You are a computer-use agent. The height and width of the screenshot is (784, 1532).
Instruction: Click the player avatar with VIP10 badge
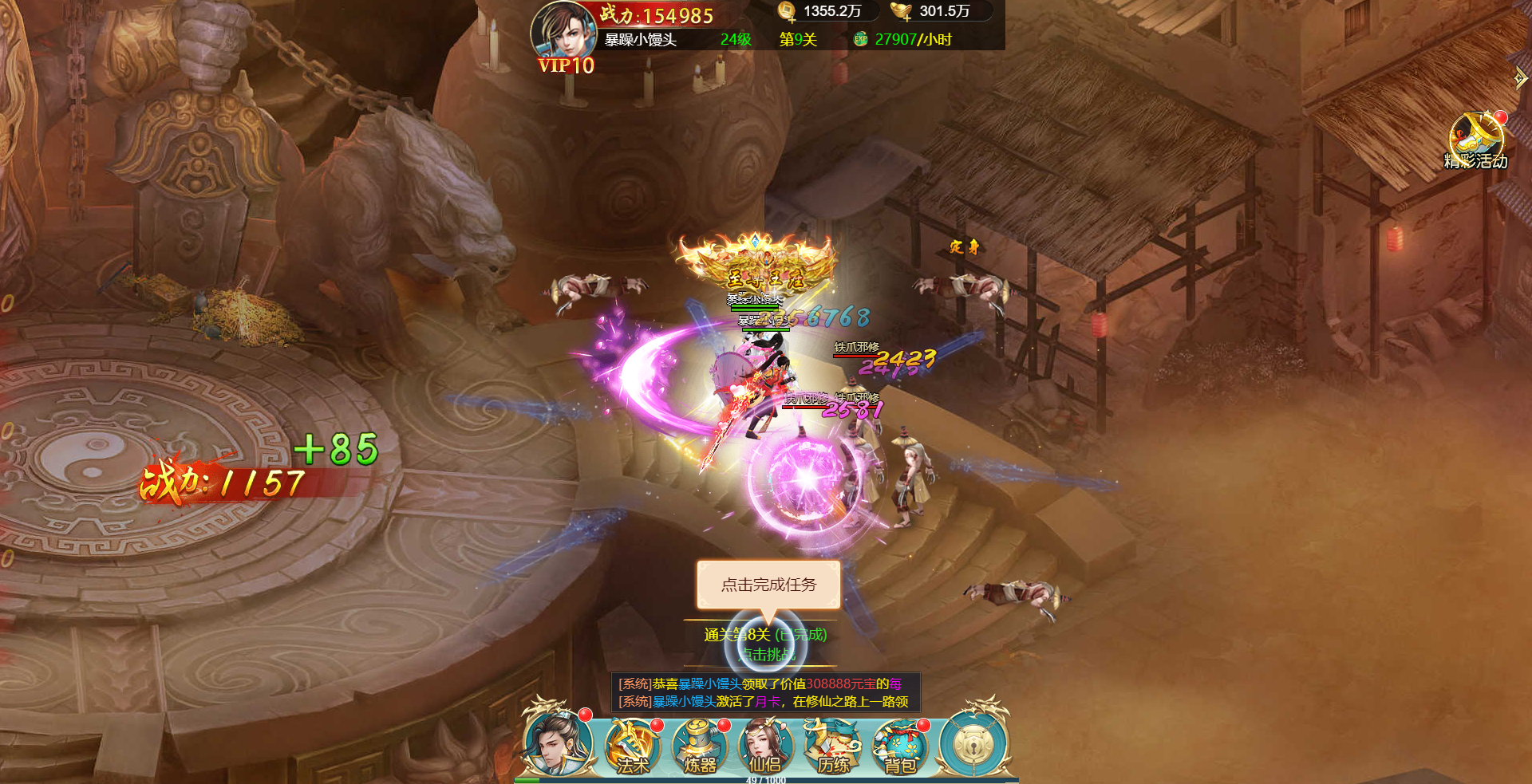point(562,30)
